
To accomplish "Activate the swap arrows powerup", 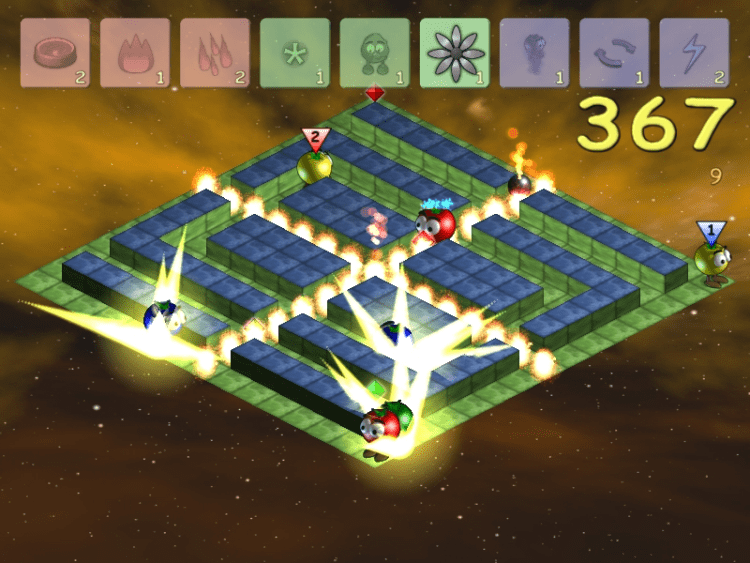I will pyautogui.click(x=614, y=53).
